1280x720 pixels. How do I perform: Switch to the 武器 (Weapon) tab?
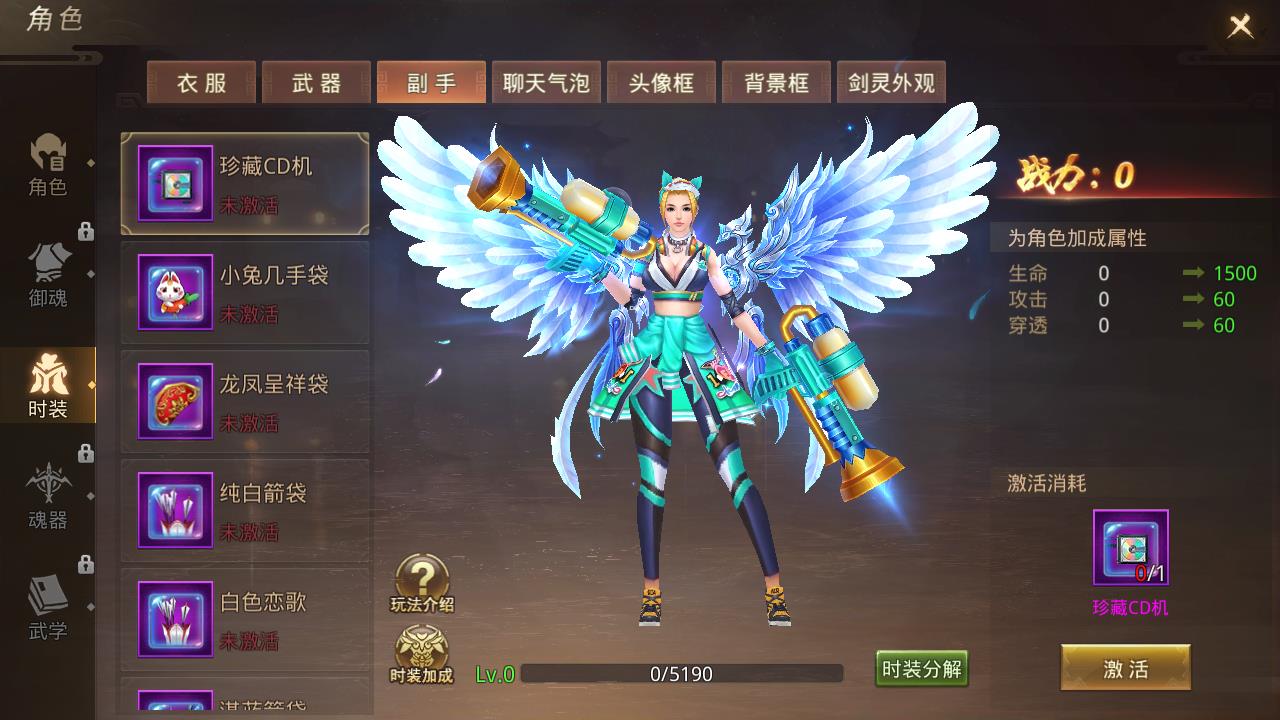[315, 84]
